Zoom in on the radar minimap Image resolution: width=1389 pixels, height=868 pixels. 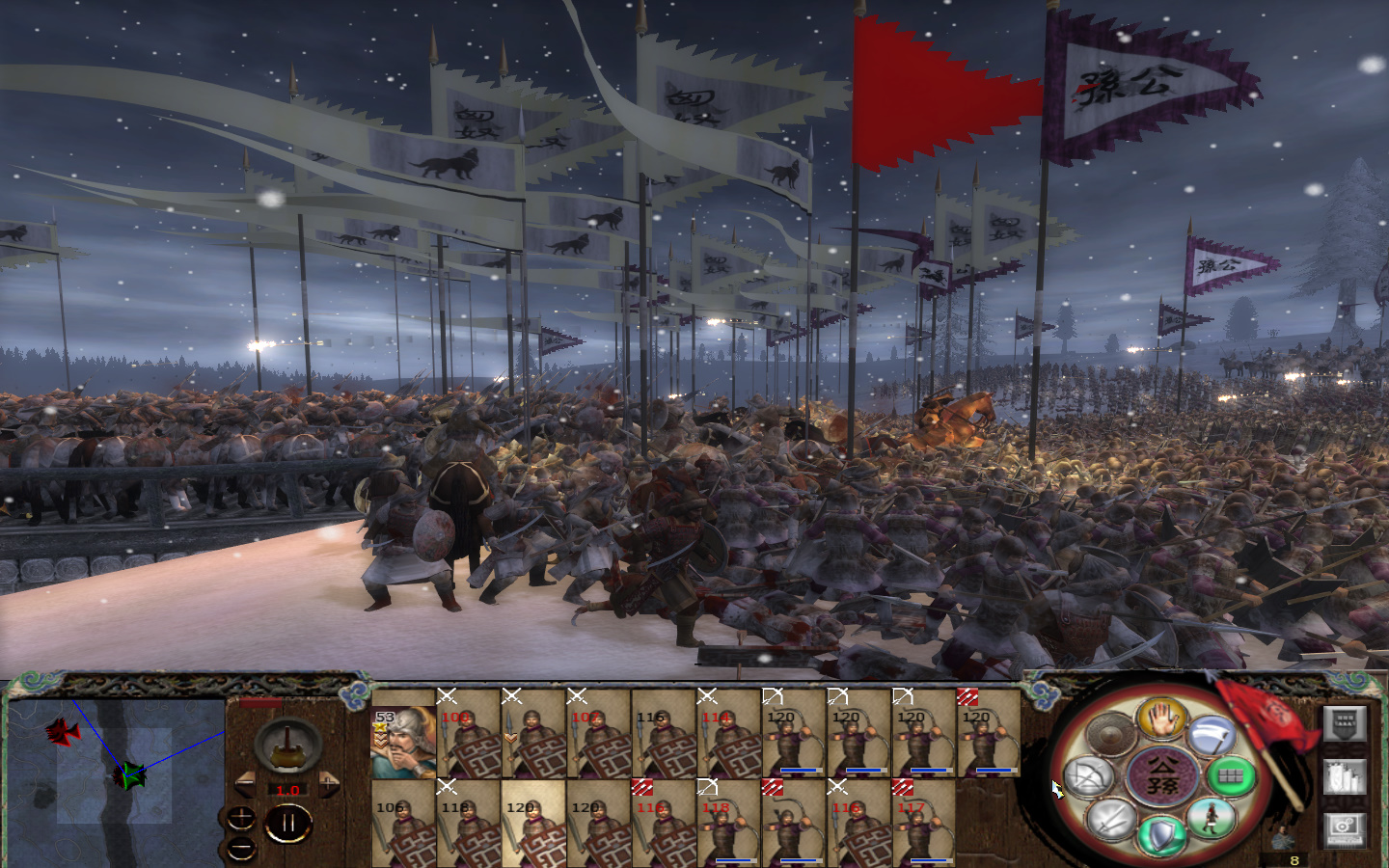240,820
